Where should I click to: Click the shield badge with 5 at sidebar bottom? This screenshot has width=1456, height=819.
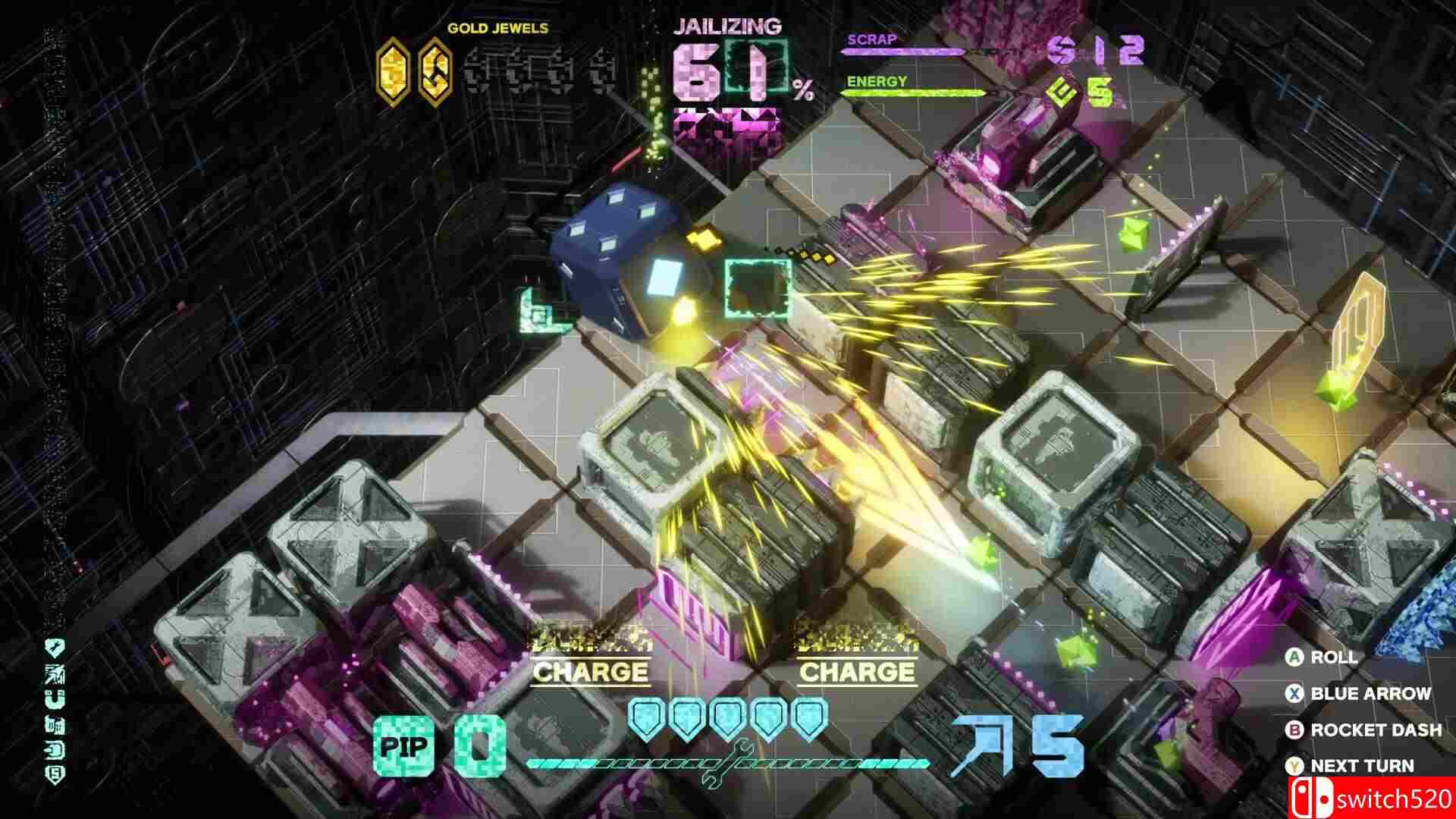(x=54, y=773)
